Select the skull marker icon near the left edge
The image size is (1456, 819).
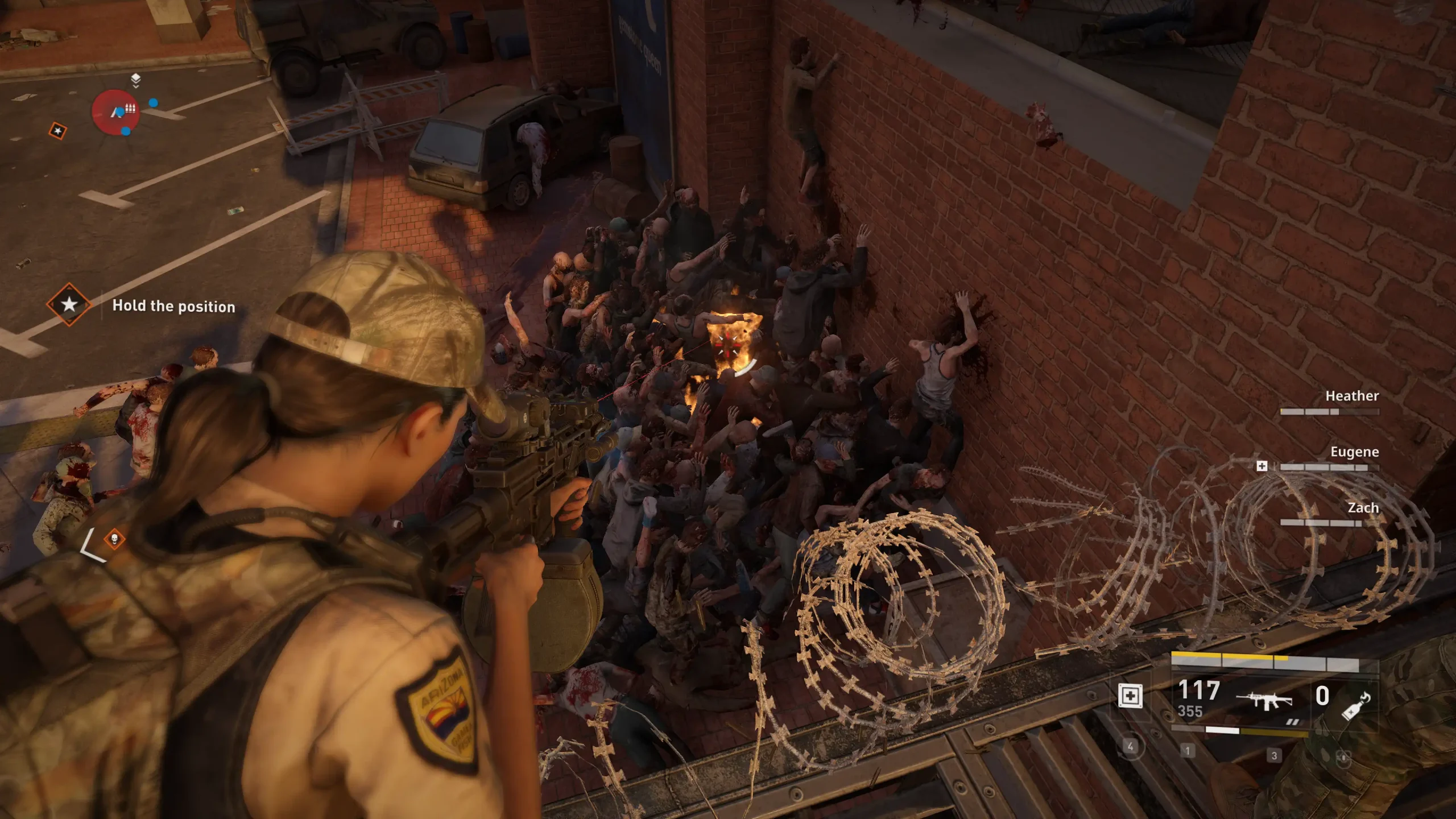(114, 539)
